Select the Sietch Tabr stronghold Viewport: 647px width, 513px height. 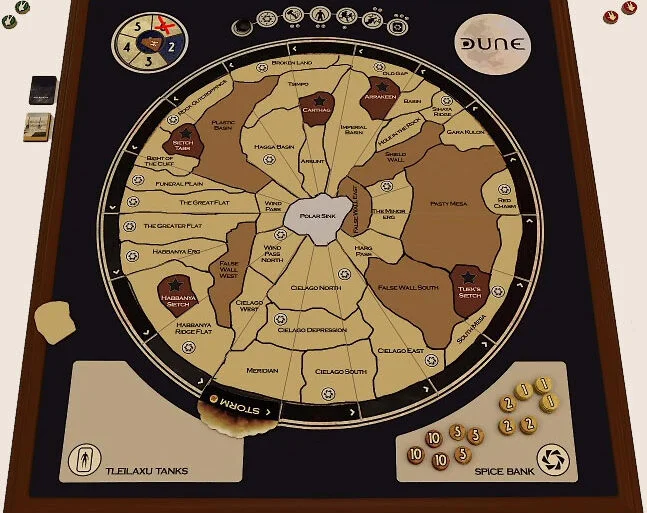184,145
